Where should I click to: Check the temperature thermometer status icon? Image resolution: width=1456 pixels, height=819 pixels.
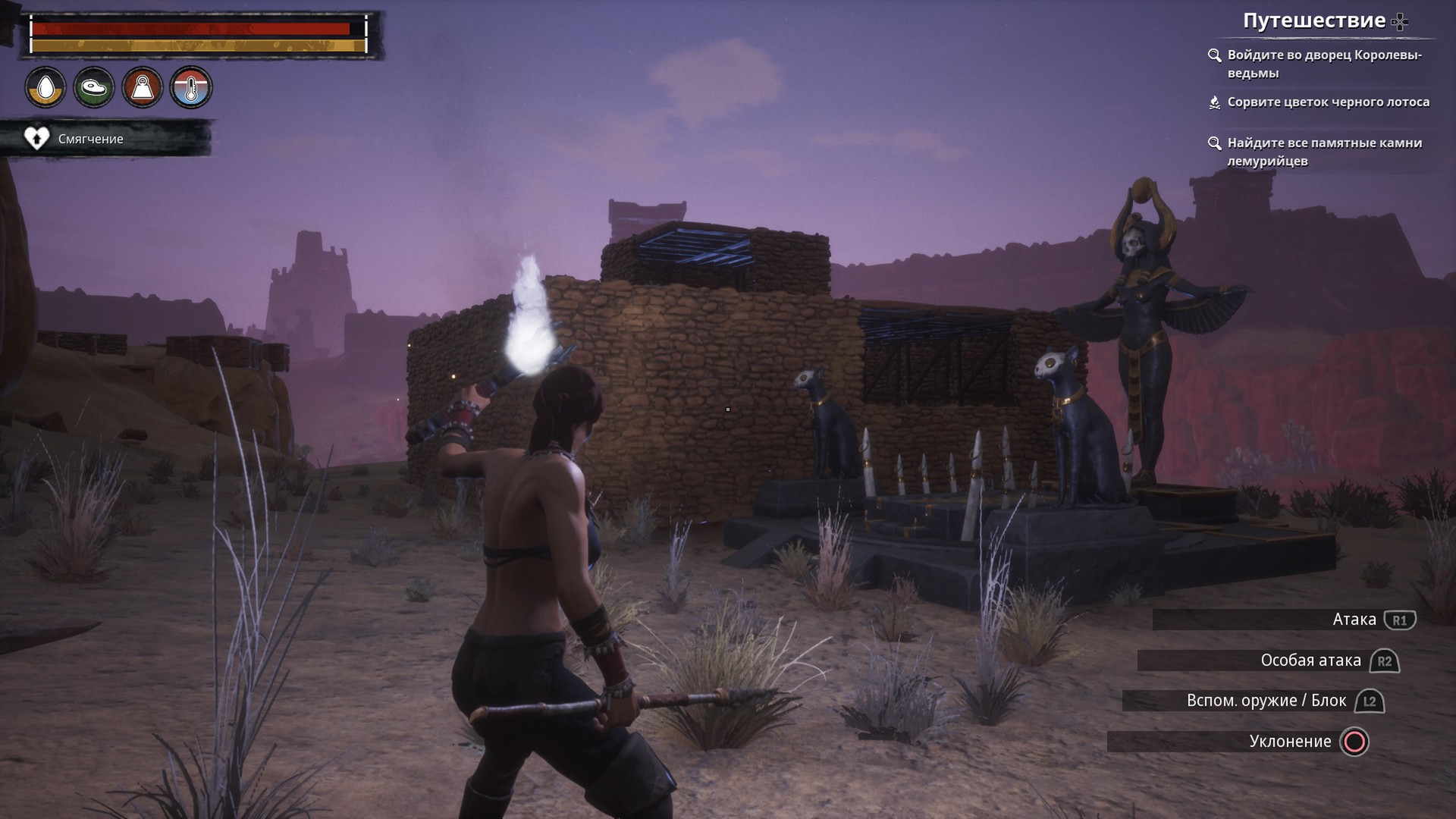point(191,88)
